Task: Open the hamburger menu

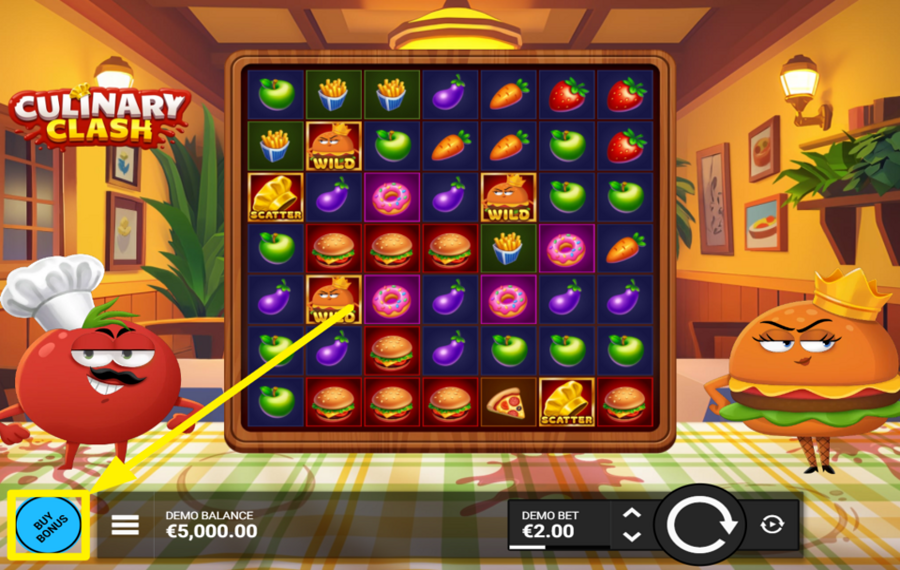Action: 125,524
